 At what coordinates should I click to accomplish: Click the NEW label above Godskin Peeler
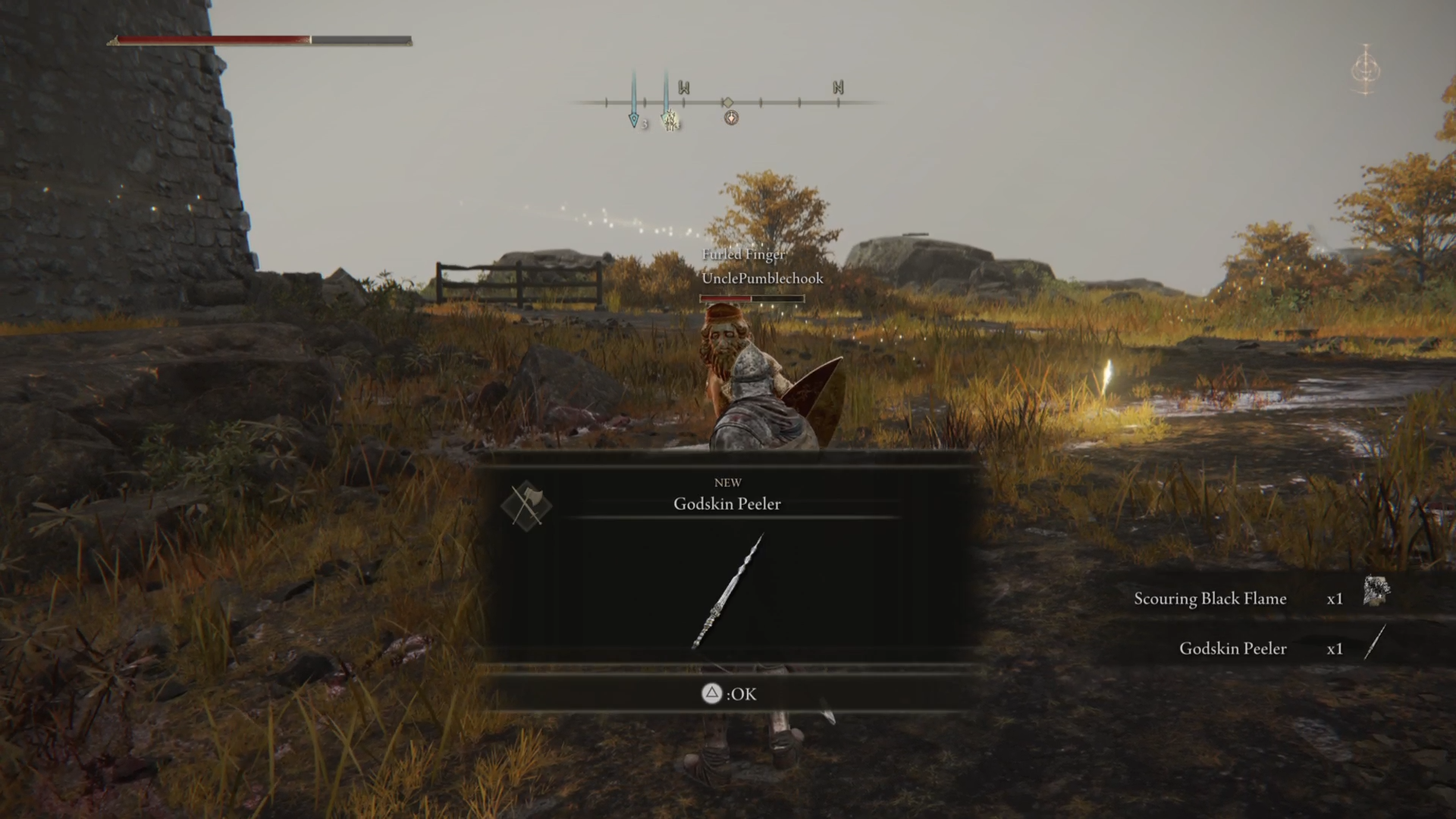pos(727,482)
